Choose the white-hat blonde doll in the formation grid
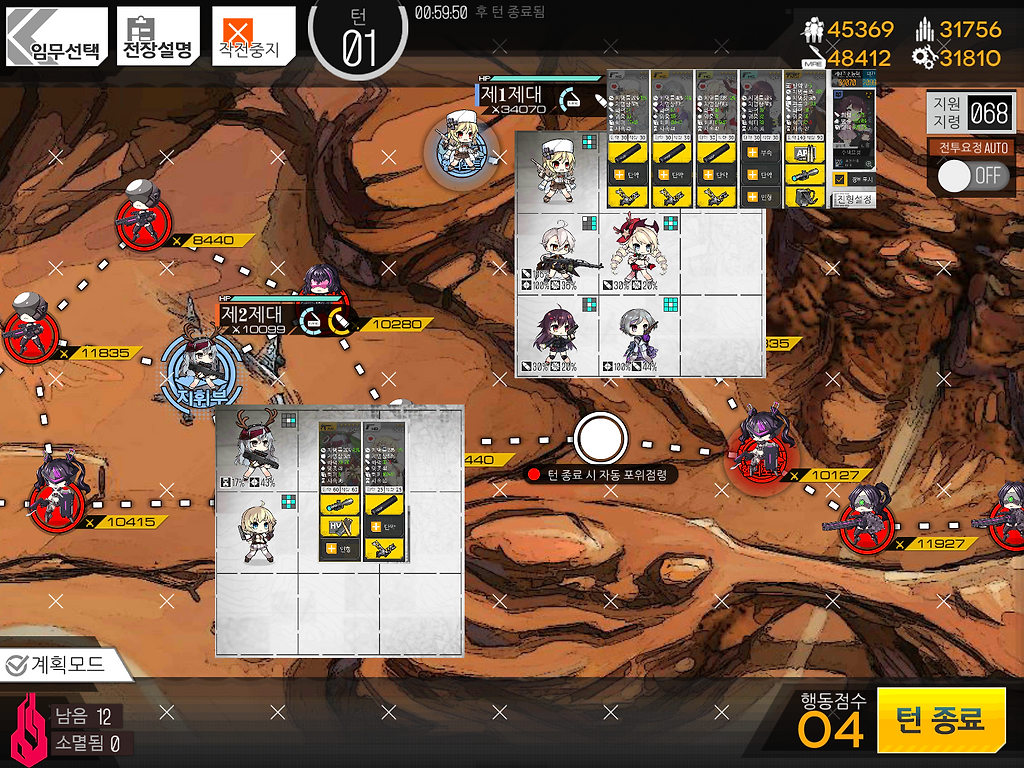This screenshot has height=768, width=1024. tap(556, 170)
